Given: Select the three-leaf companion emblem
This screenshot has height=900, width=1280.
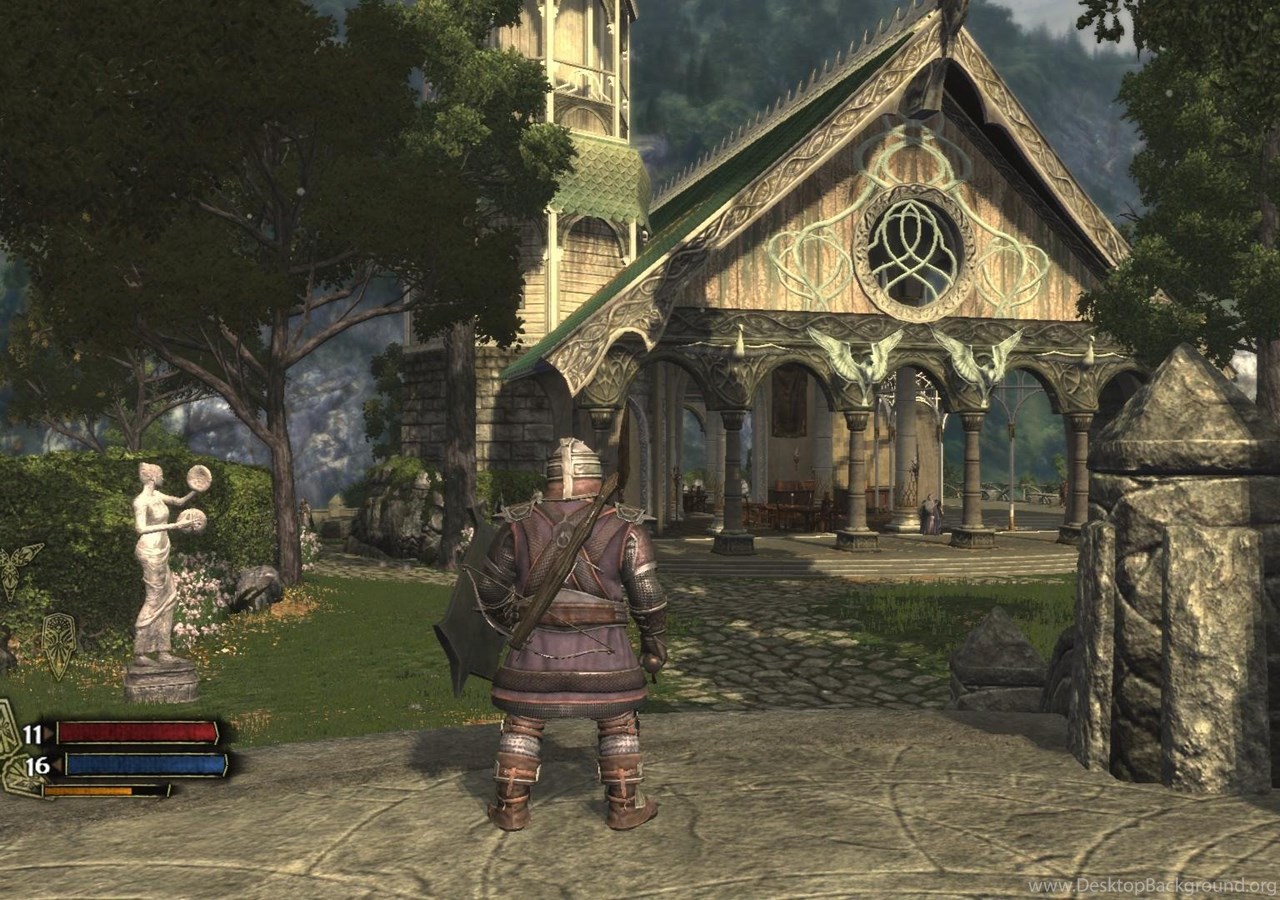Looking at the screenshot, I should (20, 567).
